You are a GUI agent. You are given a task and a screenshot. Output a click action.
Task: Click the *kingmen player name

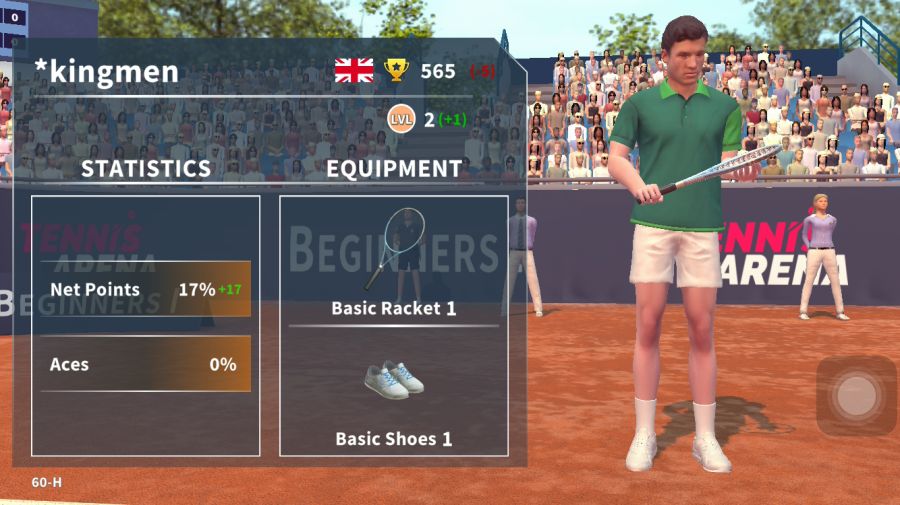point(107,71)
